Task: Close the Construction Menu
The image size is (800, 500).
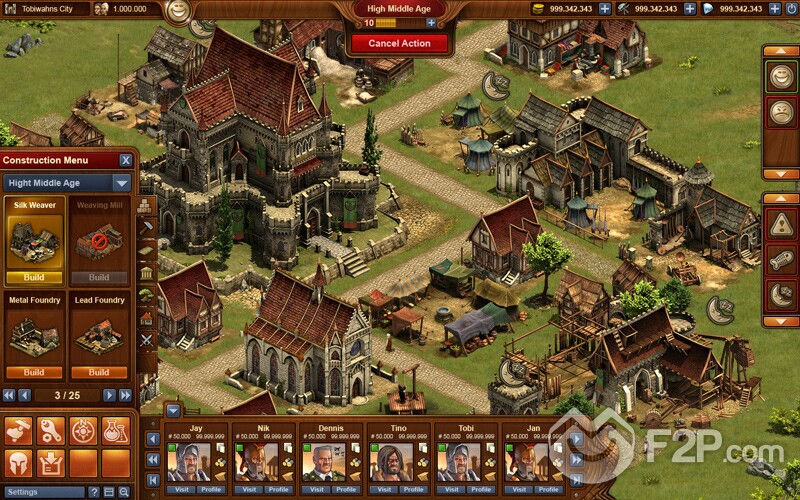Action: tap(126, 160)
